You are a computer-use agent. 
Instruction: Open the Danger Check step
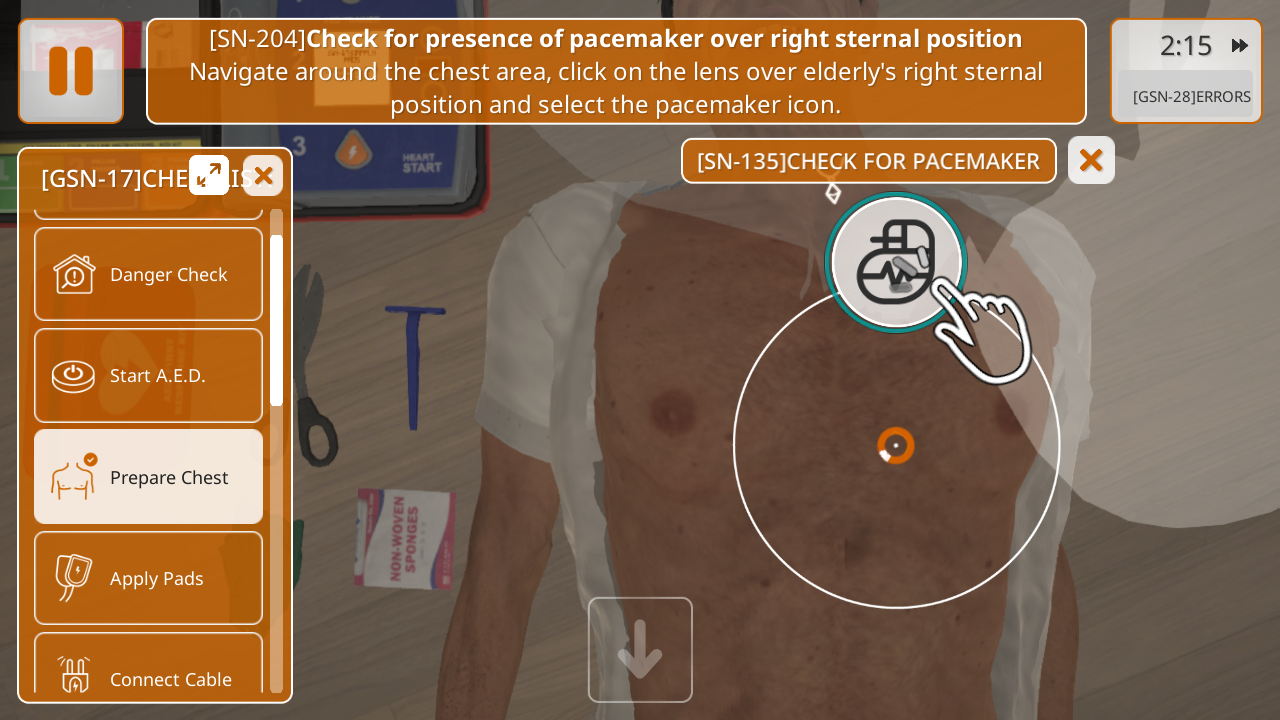pyautogui.click(x=149, y=274)
